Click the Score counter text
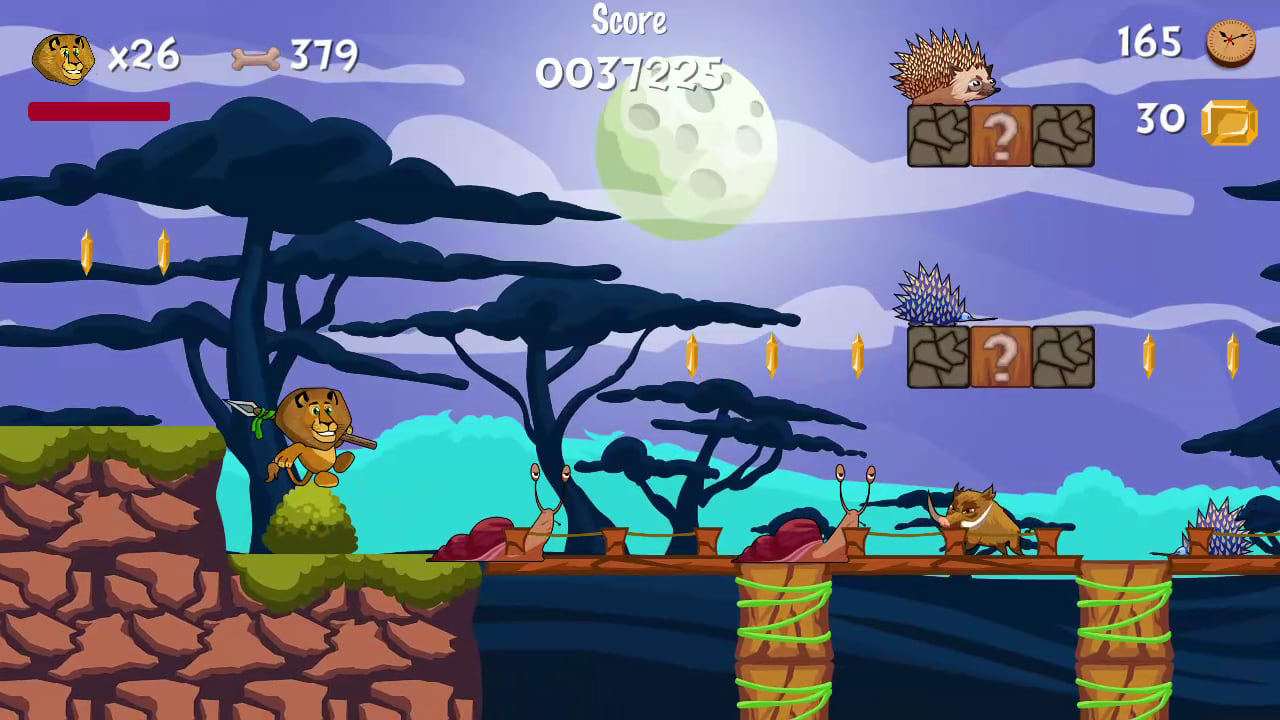The width and height of the screenshot is (1280, 720). [629, 20]
